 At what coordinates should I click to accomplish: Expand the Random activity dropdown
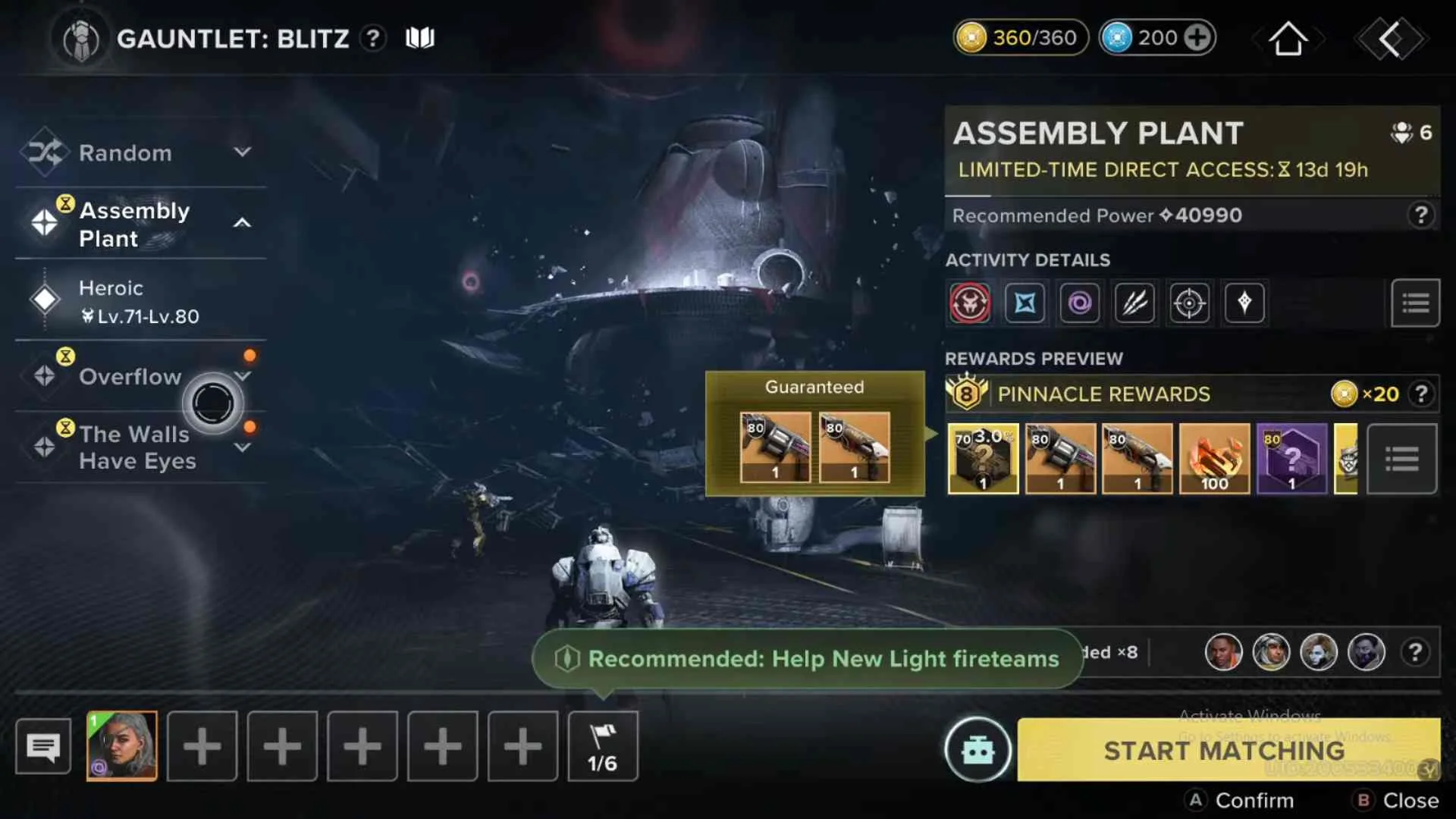pyautogui.click(x=243, y=152)
